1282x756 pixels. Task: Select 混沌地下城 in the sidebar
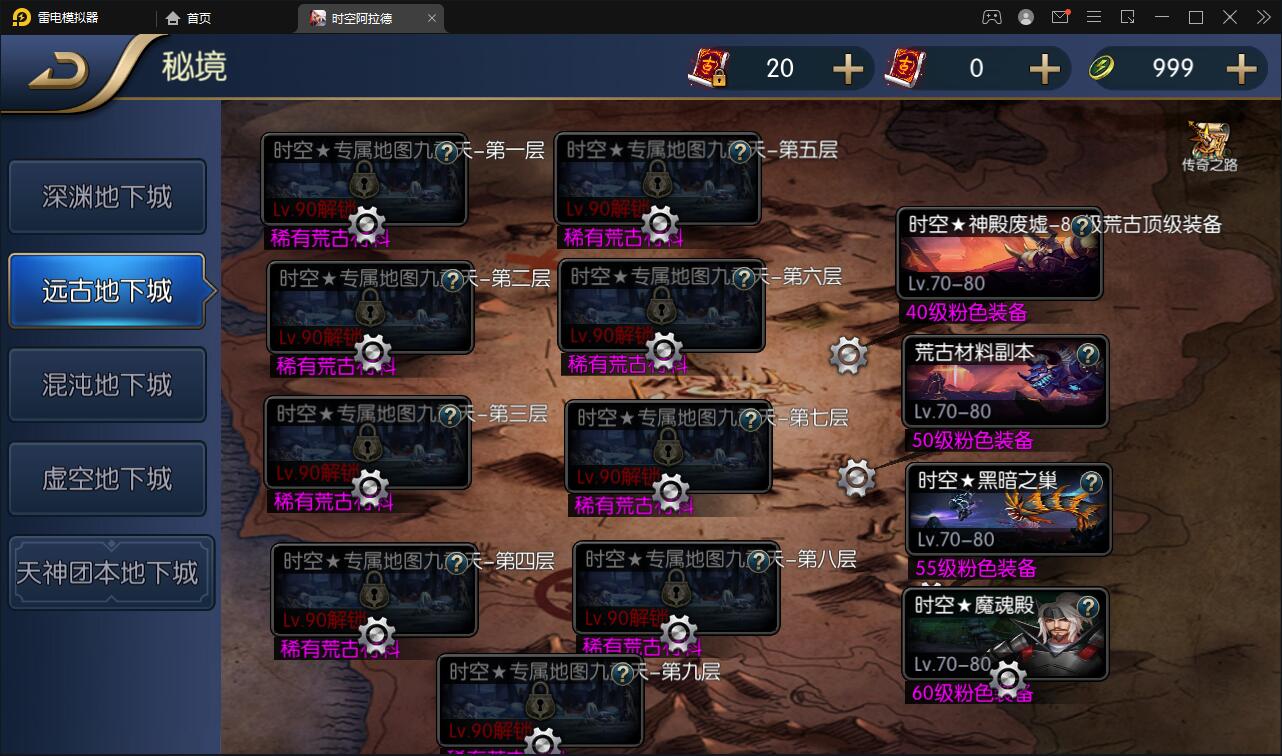pos(107,384)
